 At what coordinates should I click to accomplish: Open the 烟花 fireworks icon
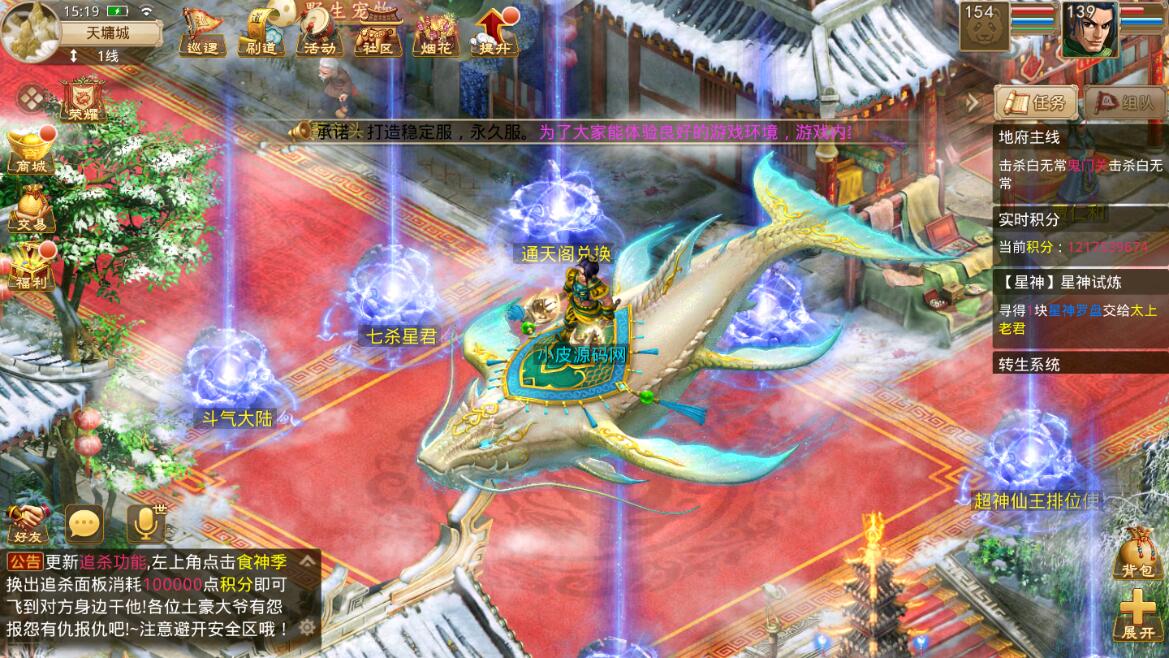(436, 32)
